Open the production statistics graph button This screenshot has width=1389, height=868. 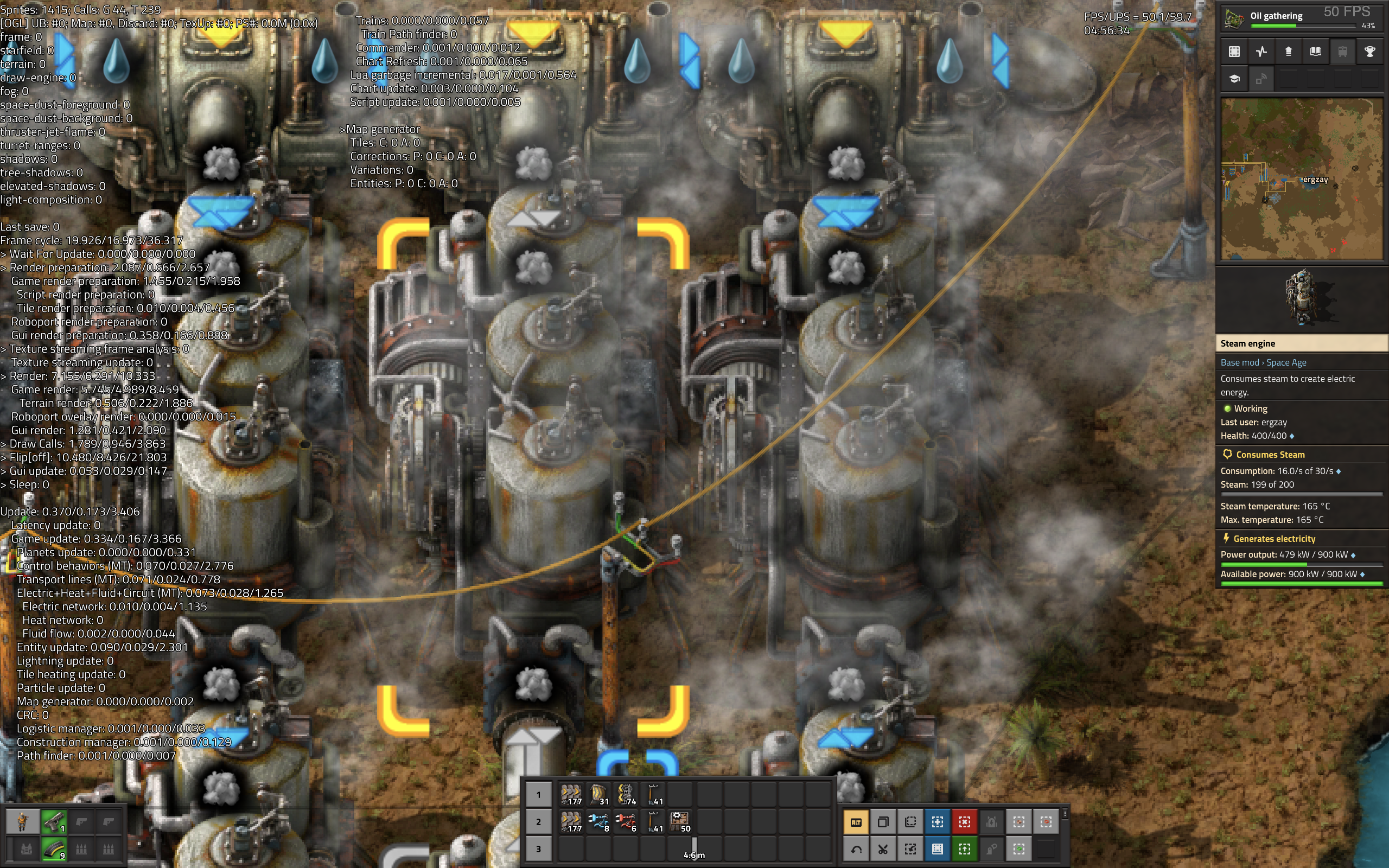click(1261, 52)
